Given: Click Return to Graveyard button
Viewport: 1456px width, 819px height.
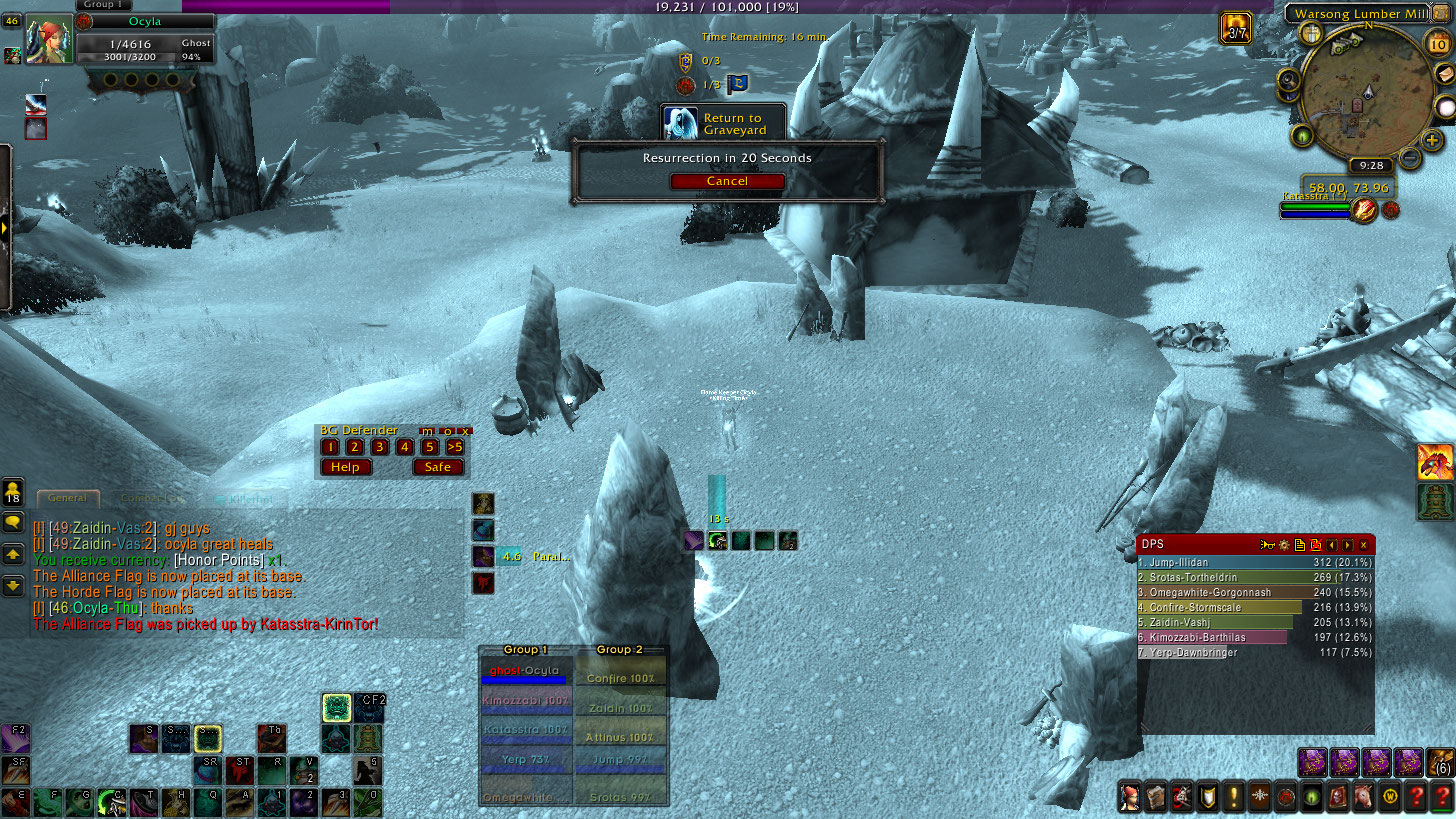Looking at the screenshot, I should pos(723,124).
